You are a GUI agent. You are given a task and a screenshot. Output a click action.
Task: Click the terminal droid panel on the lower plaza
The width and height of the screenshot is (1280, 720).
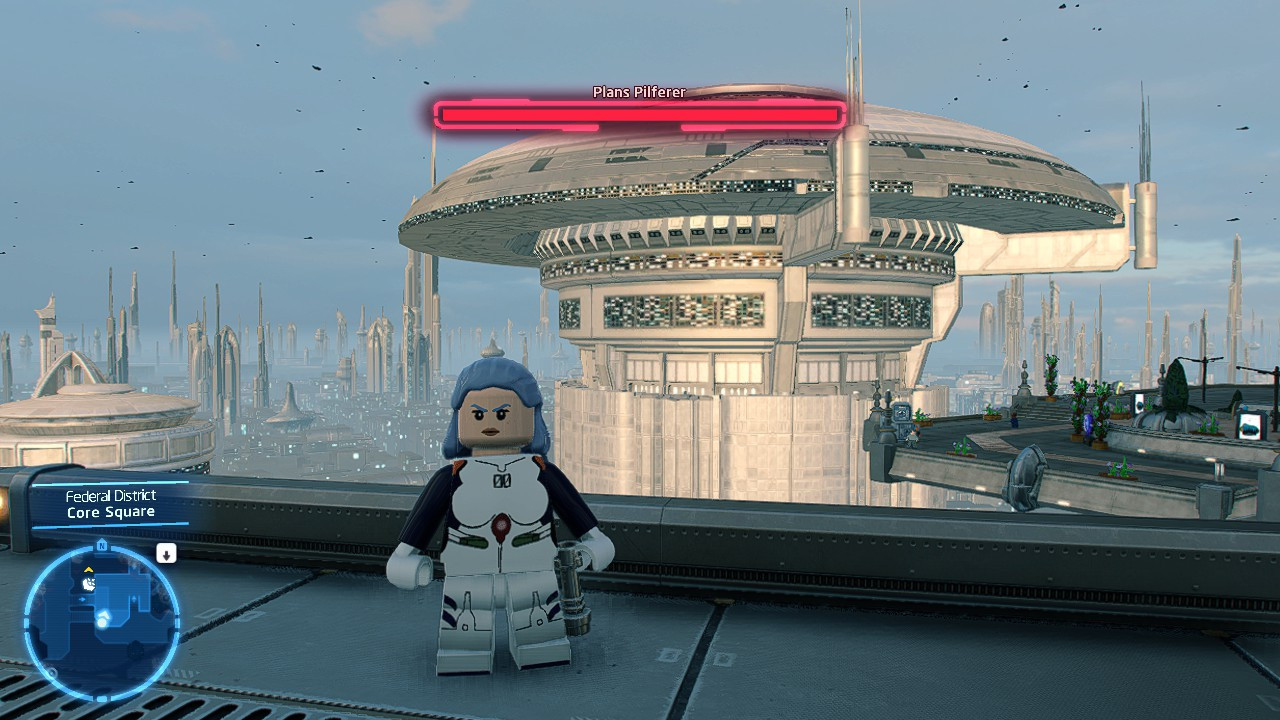tap(901, 413)
